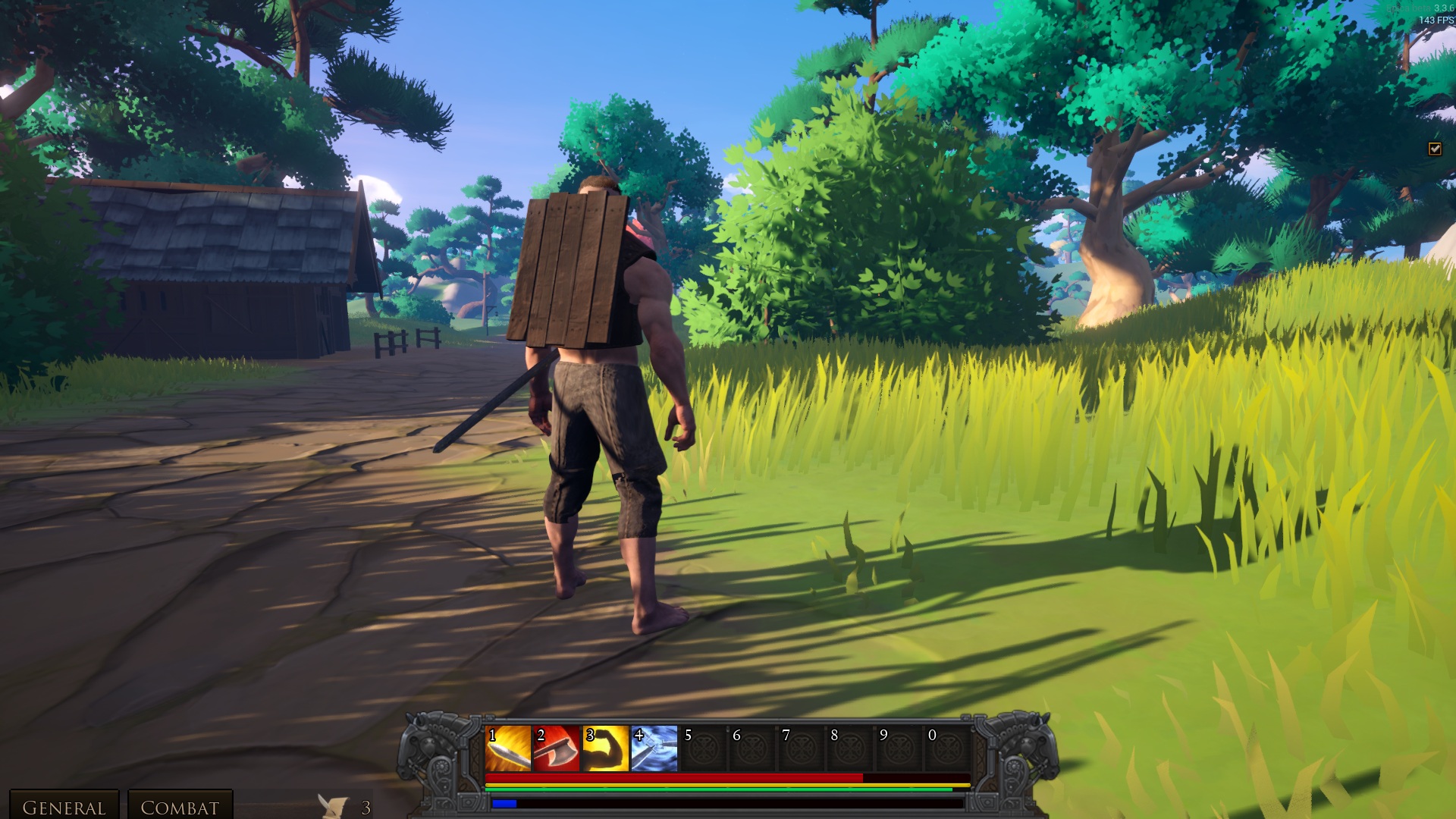Trigger the flexed arm strength ability
Viewport: 1456px width, 819px height.
coord(605,748)
